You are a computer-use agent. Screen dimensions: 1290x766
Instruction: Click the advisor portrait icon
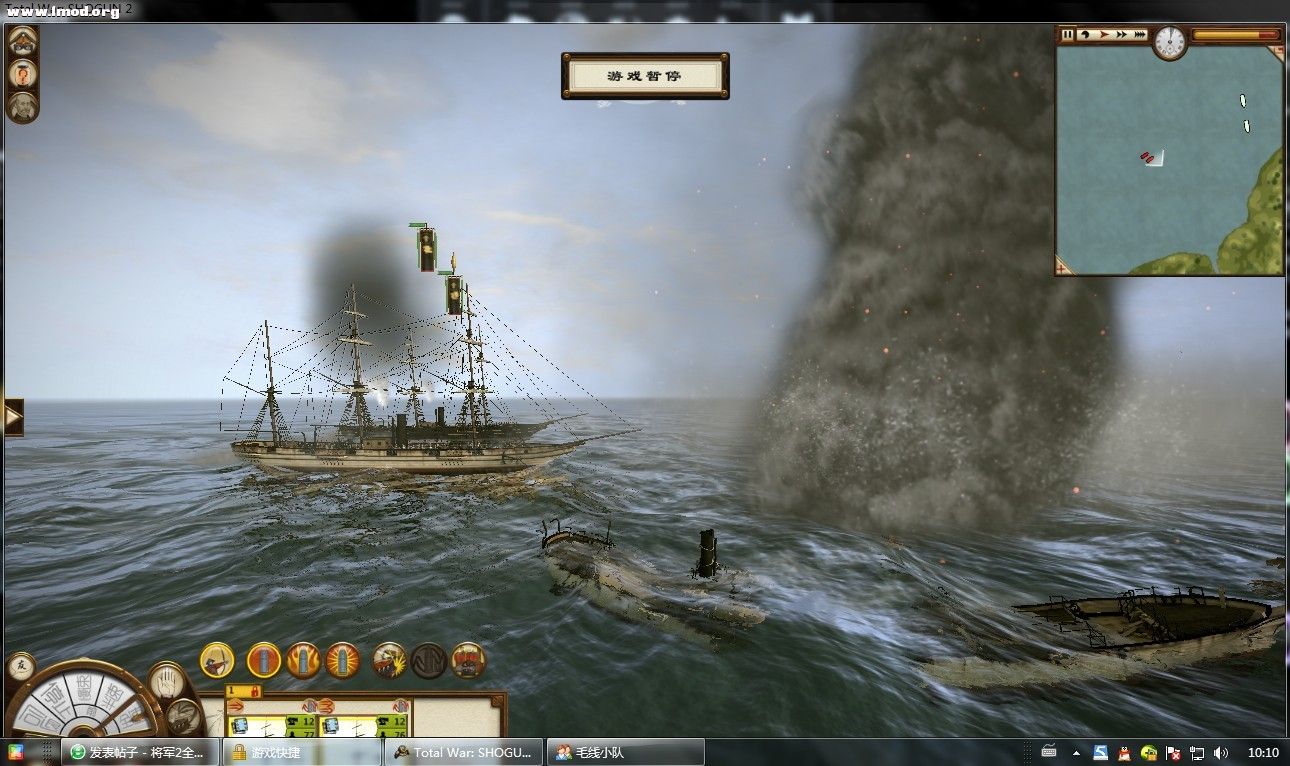tap(22, 107)
